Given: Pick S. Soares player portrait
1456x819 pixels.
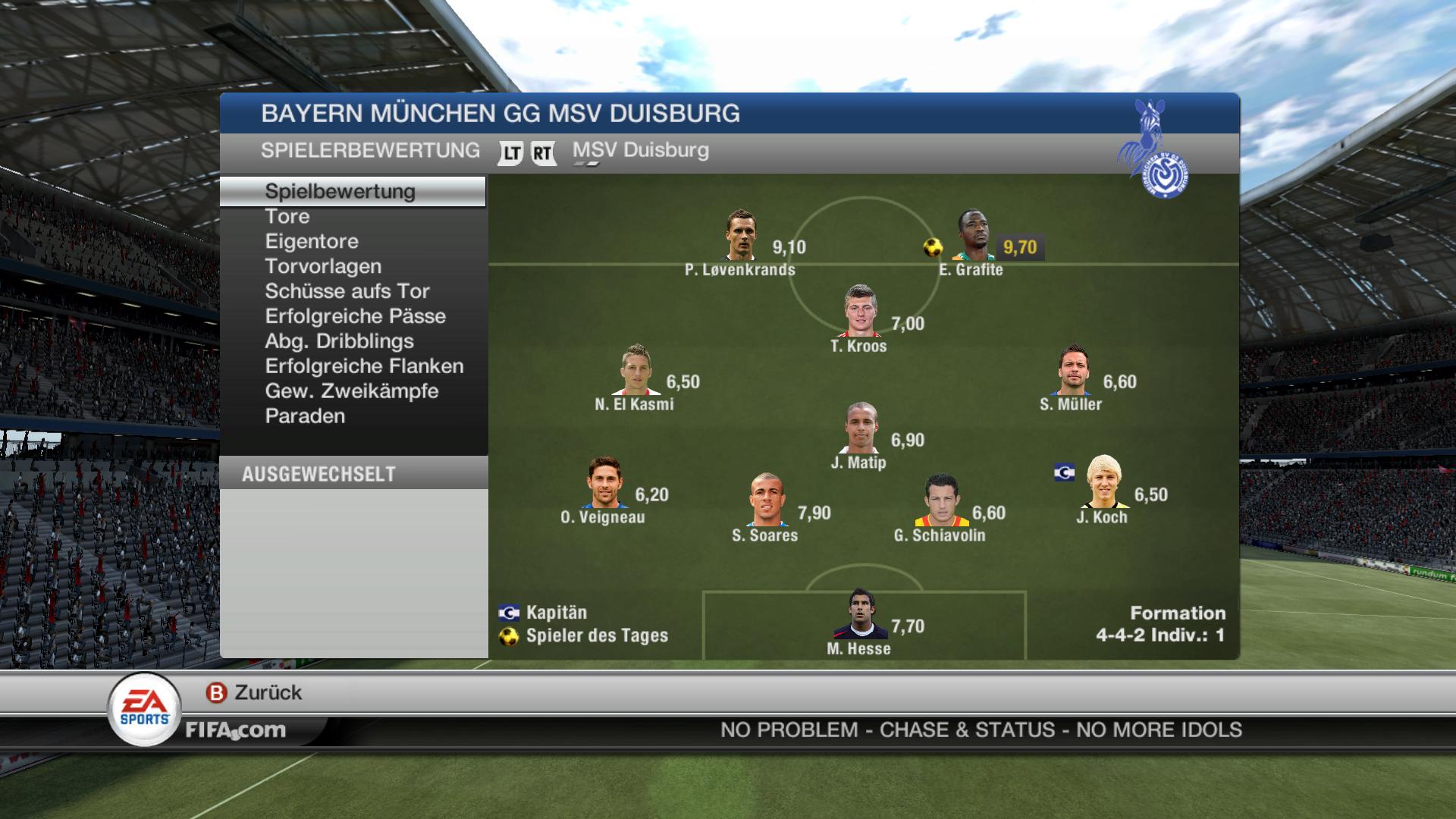Looking at the screenshot, I should click(765, 500).
